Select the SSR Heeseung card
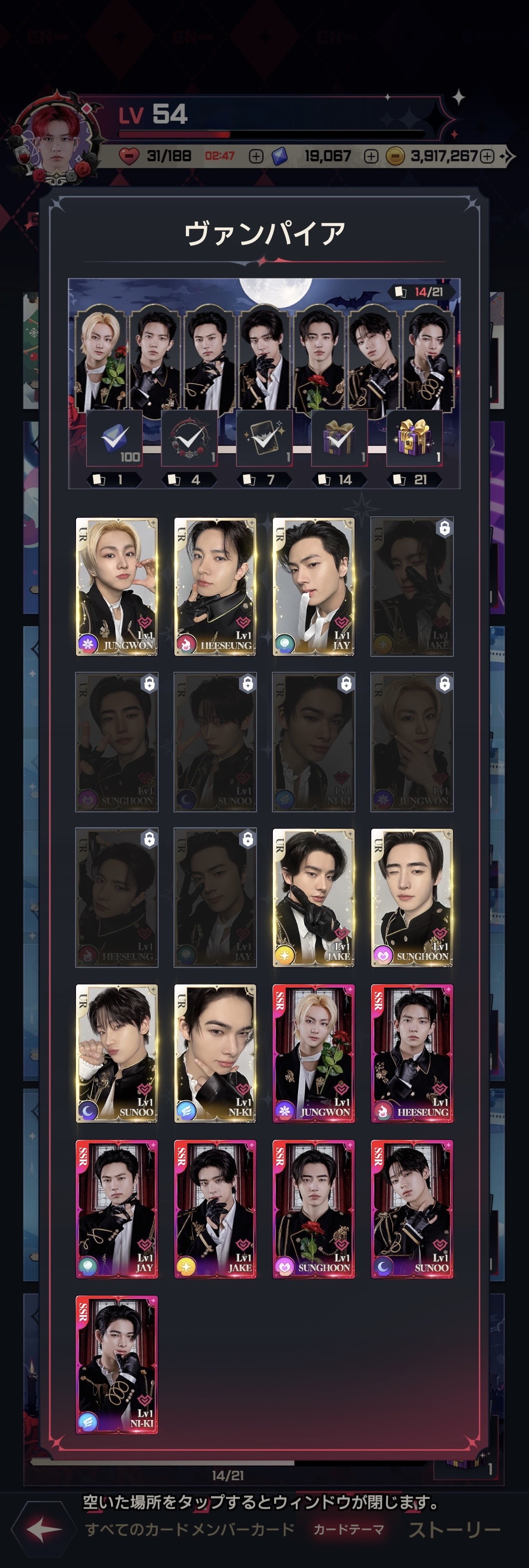Screen dimensions: 529x1568 (412, 1053)
